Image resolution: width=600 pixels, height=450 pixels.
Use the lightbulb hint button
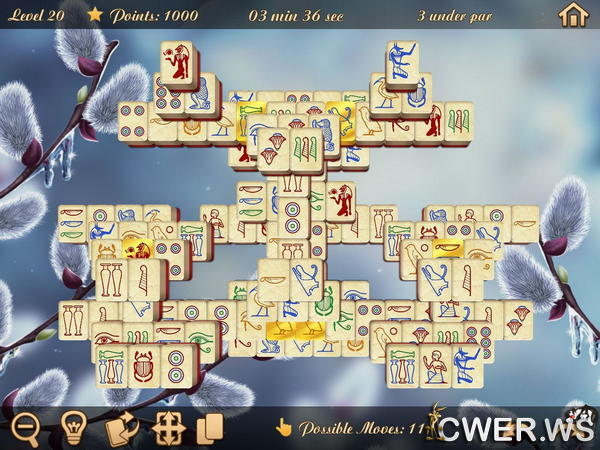[x=73, y=429]
